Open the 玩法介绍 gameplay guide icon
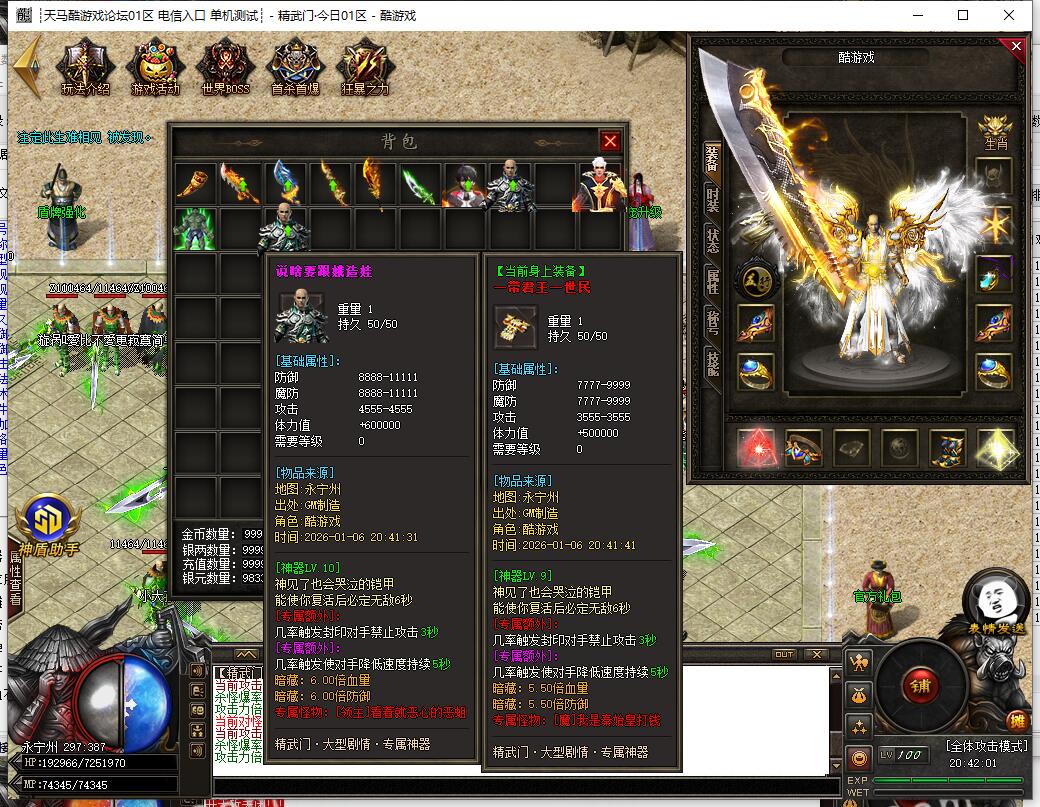Screen dimensions: 1040x807 coord(85,67)
